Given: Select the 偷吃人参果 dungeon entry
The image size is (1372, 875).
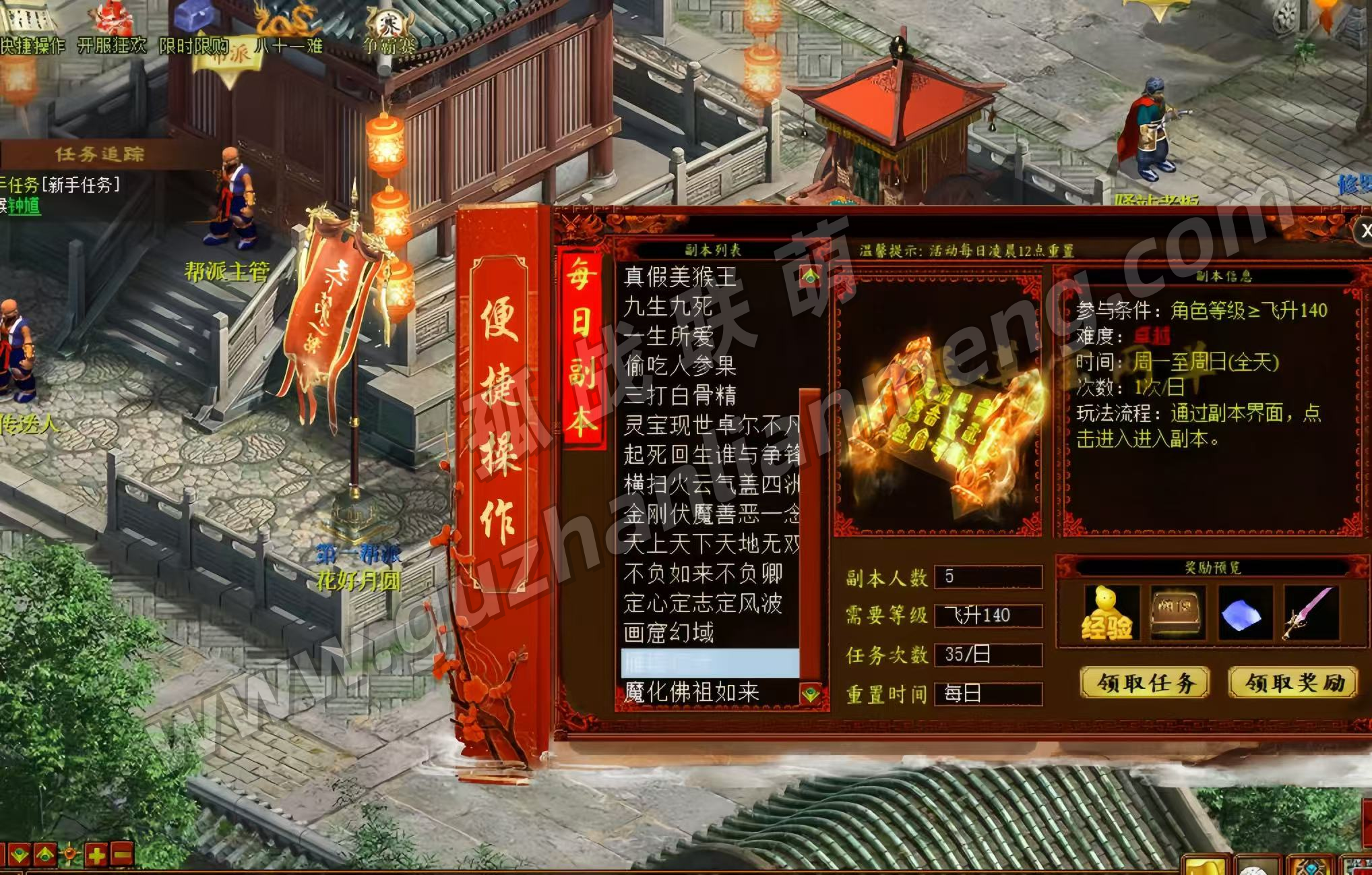Looking at the screenshot, I should pyautogui.click(x=680, y=365).
